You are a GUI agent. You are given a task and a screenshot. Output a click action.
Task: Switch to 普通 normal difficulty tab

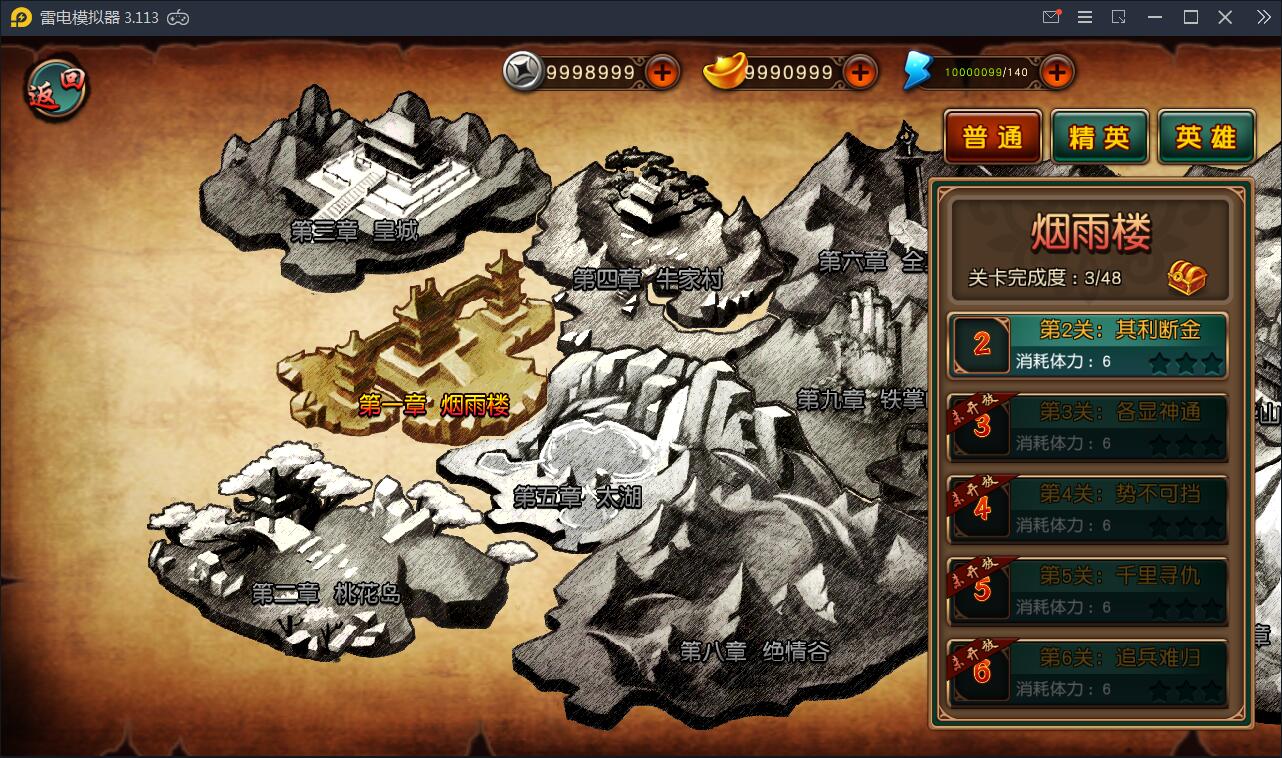pyautogui.click(x=993, y=137)
